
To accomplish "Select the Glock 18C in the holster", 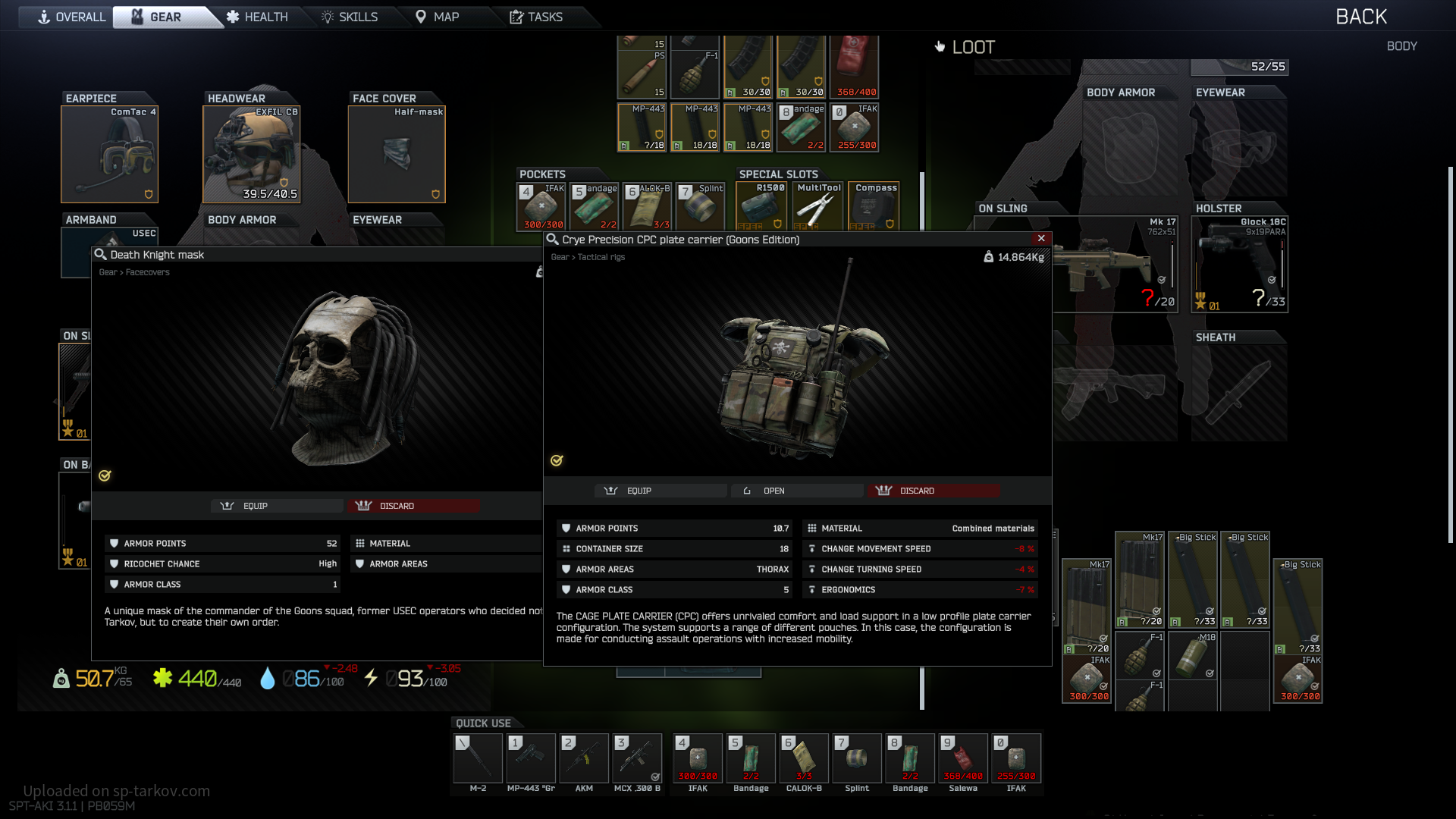I will tap(1239, 264).
